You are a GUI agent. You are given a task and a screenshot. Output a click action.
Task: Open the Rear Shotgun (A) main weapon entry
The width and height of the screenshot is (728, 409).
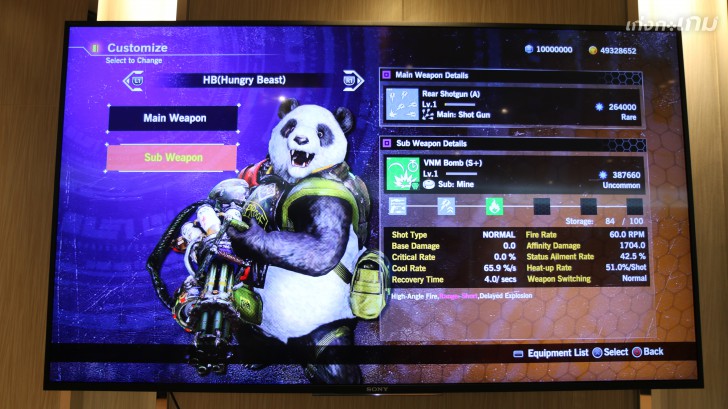click(510, 104)
